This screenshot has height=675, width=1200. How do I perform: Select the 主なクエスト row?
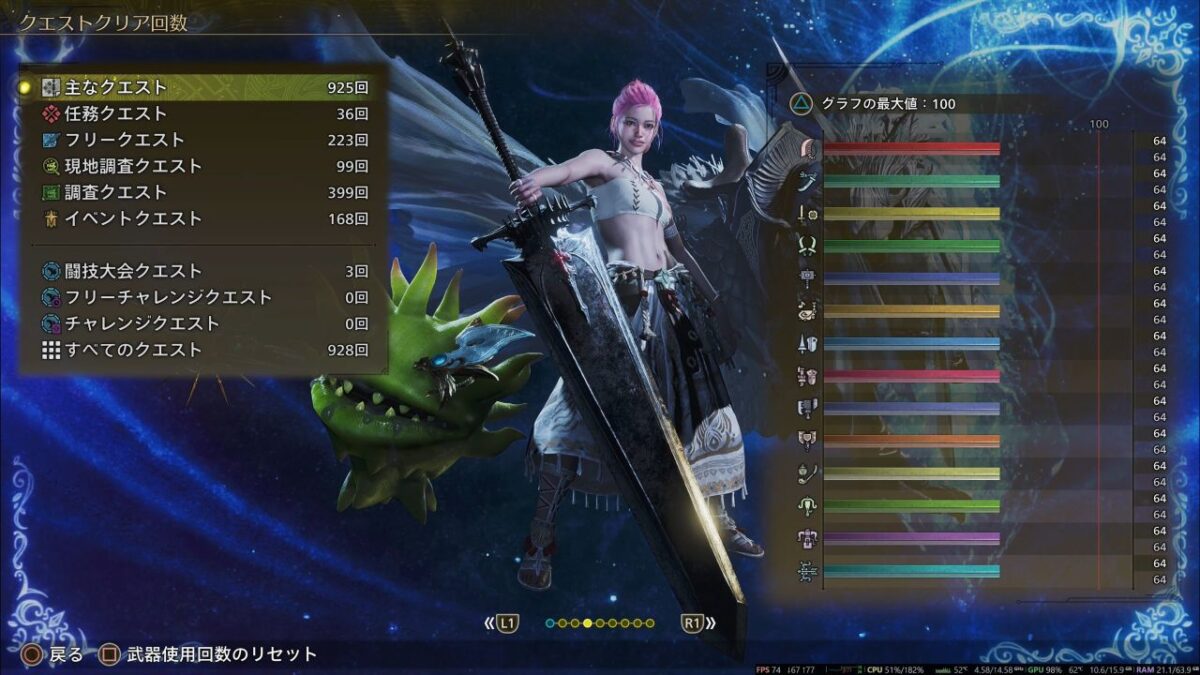200,88
